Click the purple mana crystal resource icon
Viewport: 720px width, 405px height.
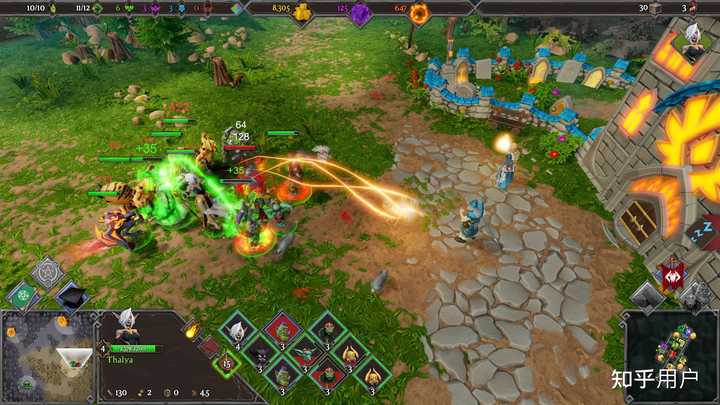[362, 11]
